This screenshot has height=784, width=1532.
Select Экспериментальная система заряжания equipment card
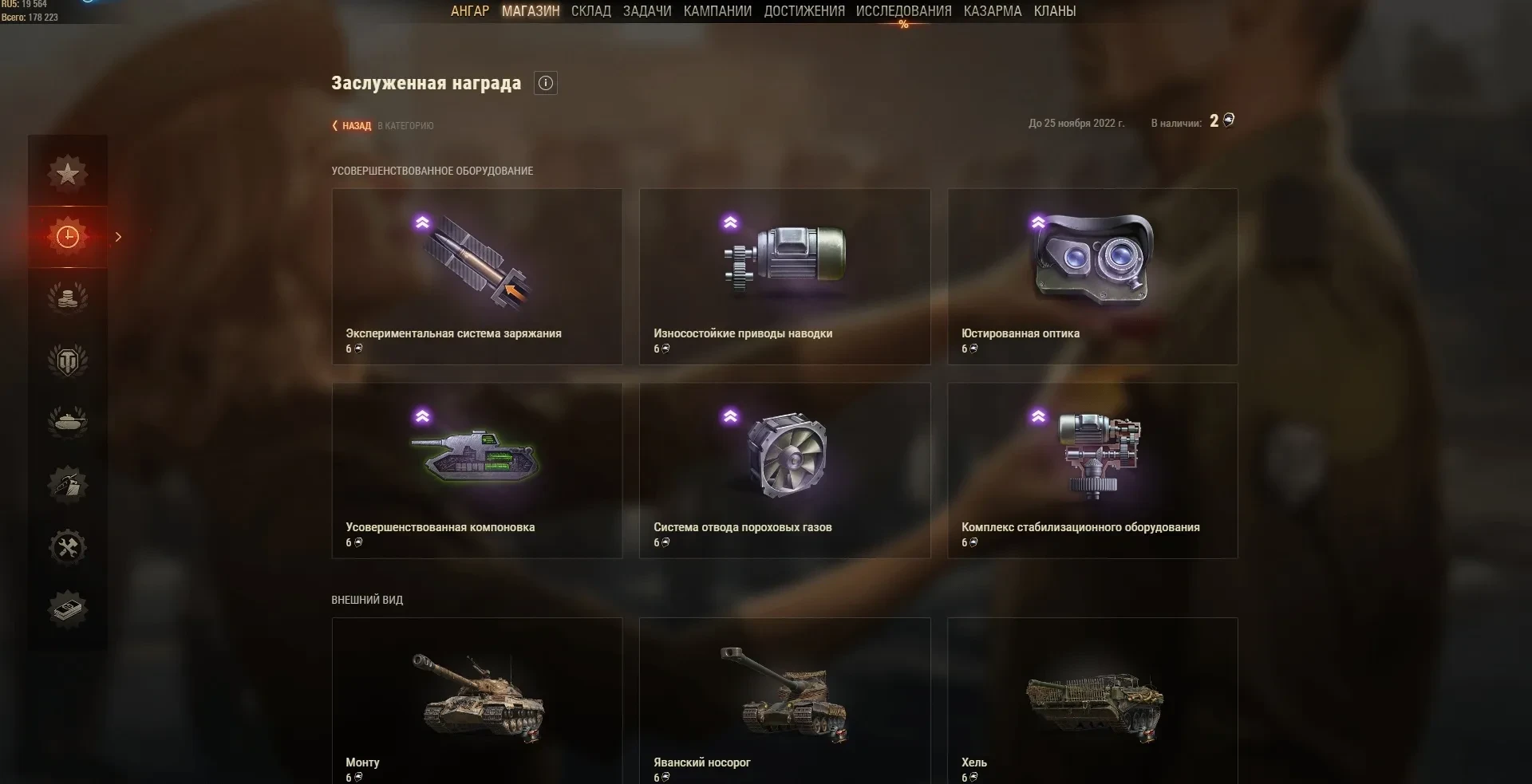point(477,276)
